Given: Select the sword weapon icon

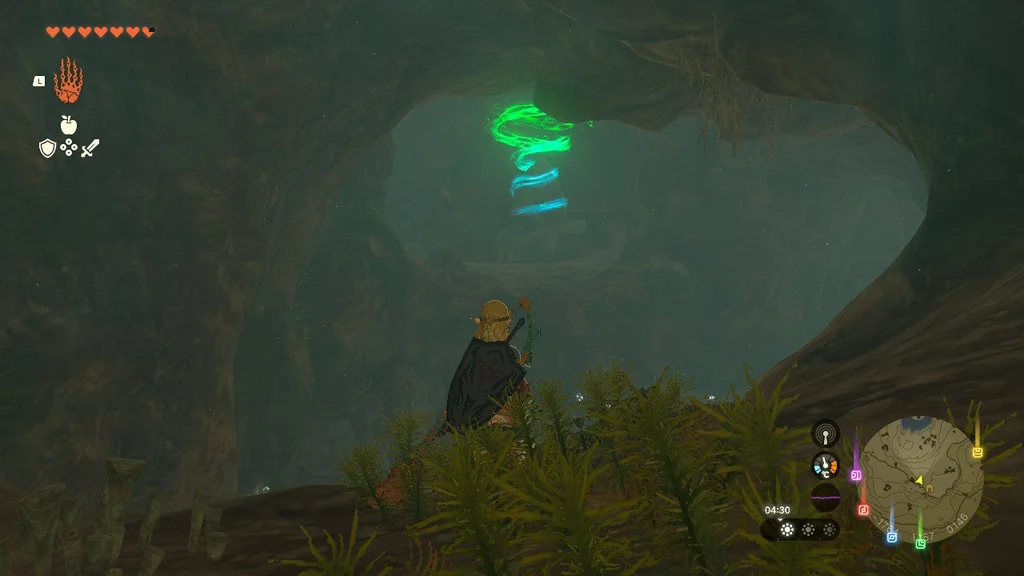Looking at the screenshot, I should 90,148.
